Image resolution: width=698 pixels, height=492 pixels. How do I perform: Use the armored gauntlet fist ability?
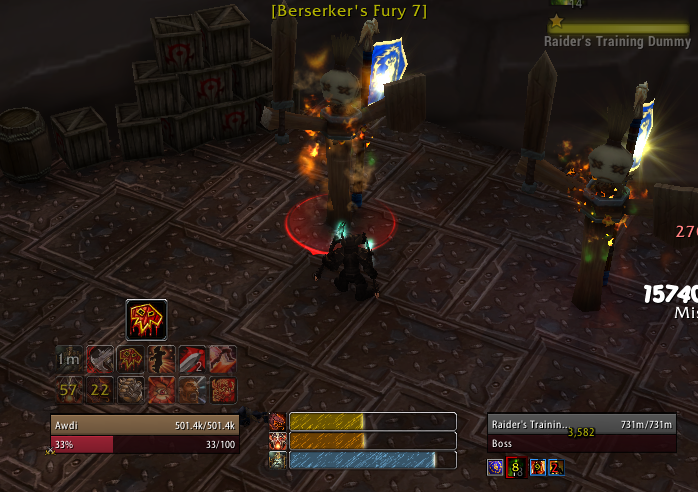131,389
